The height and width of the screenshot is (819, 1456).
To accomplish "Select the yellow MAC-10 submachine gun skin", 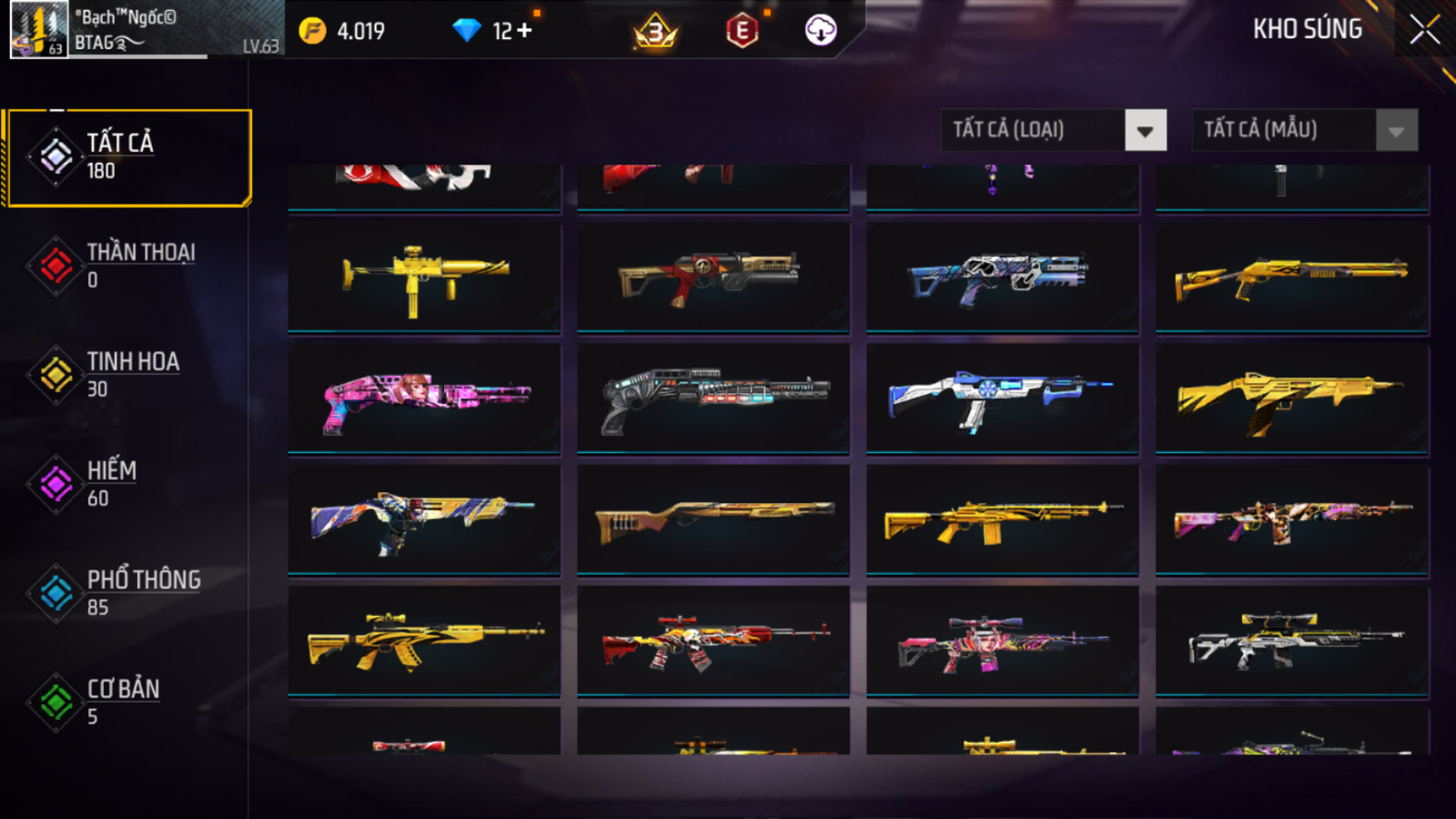I will 424,277.
